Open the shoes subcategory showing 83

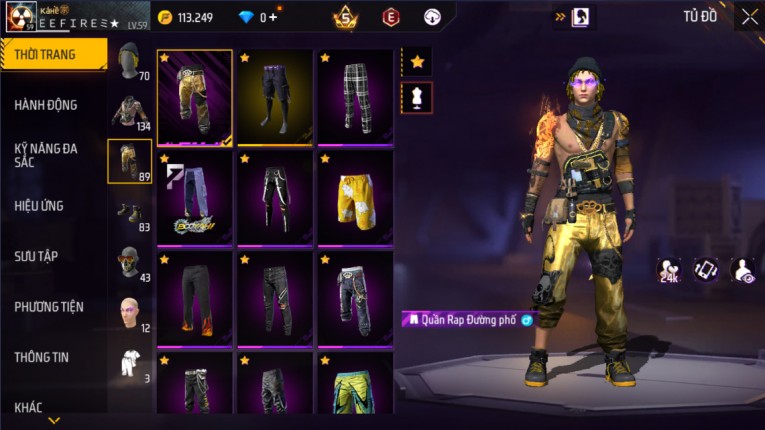pyautogui.click(x=130, y=213)
